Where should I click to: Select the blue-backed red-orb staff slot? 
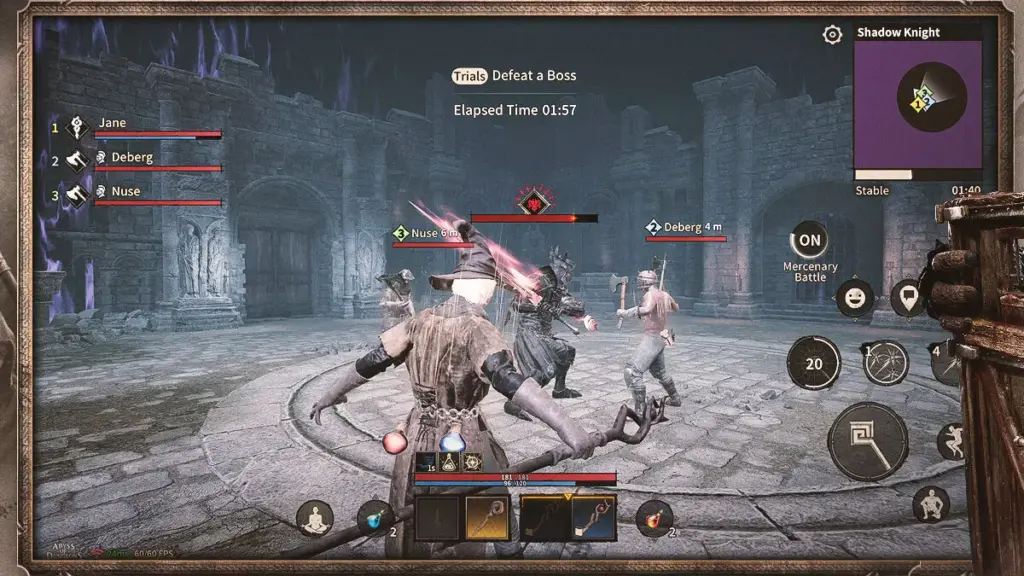pyautogui.click(x=594, y=518)
